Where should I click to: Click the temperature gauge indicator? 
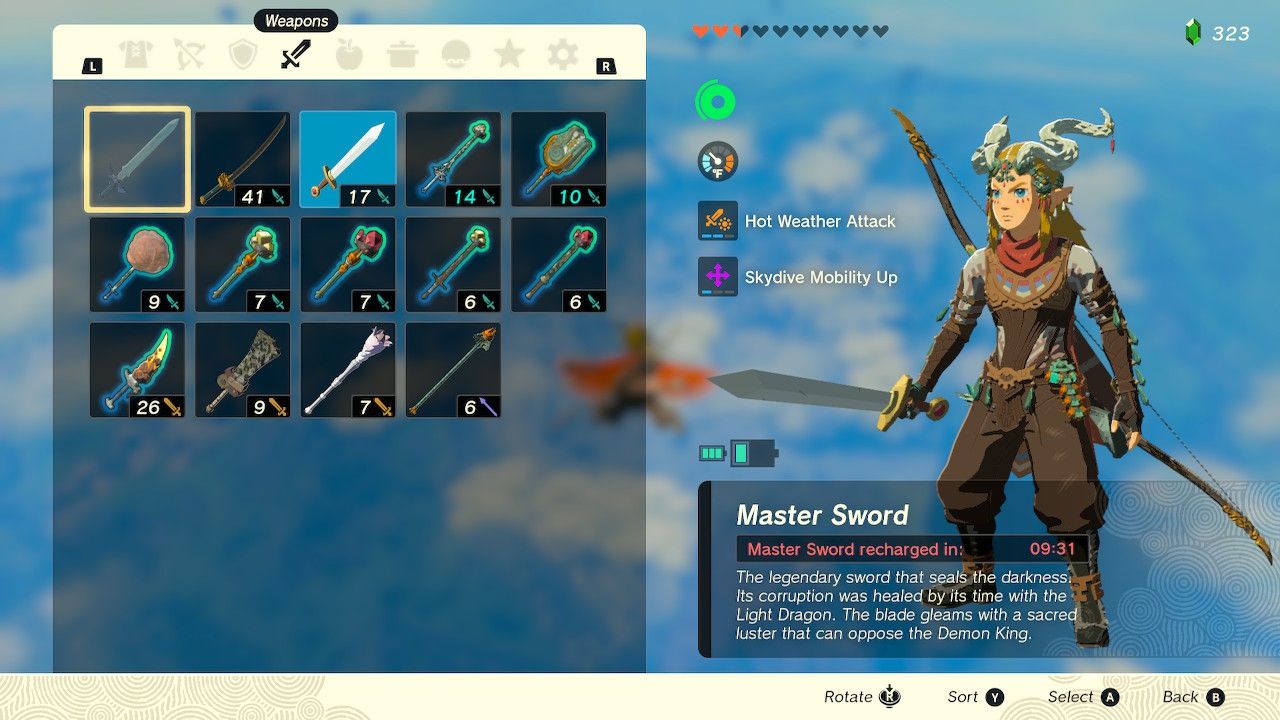(x=716, y=160)
